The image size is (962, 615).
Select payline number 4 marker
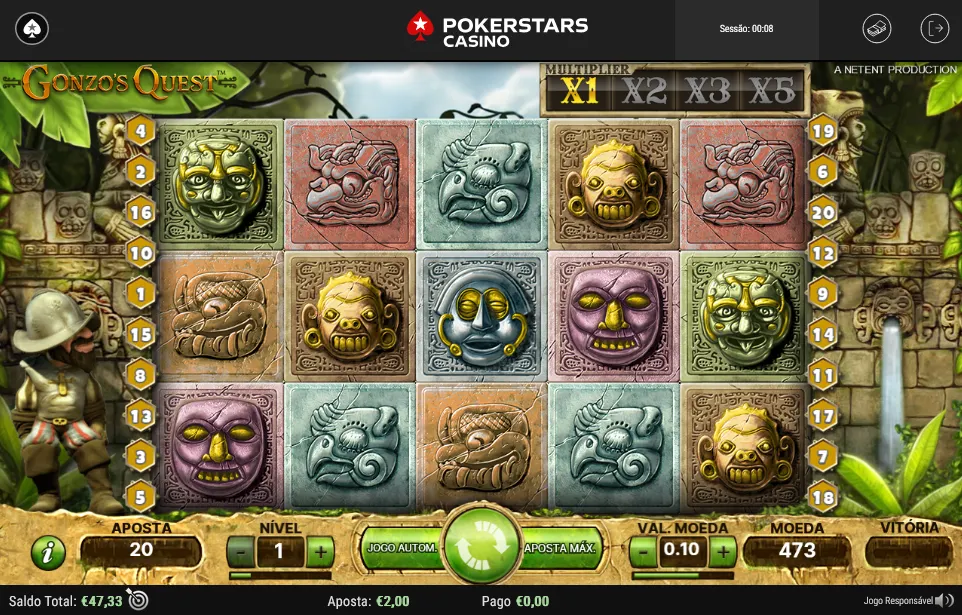[x=140, y=130]
